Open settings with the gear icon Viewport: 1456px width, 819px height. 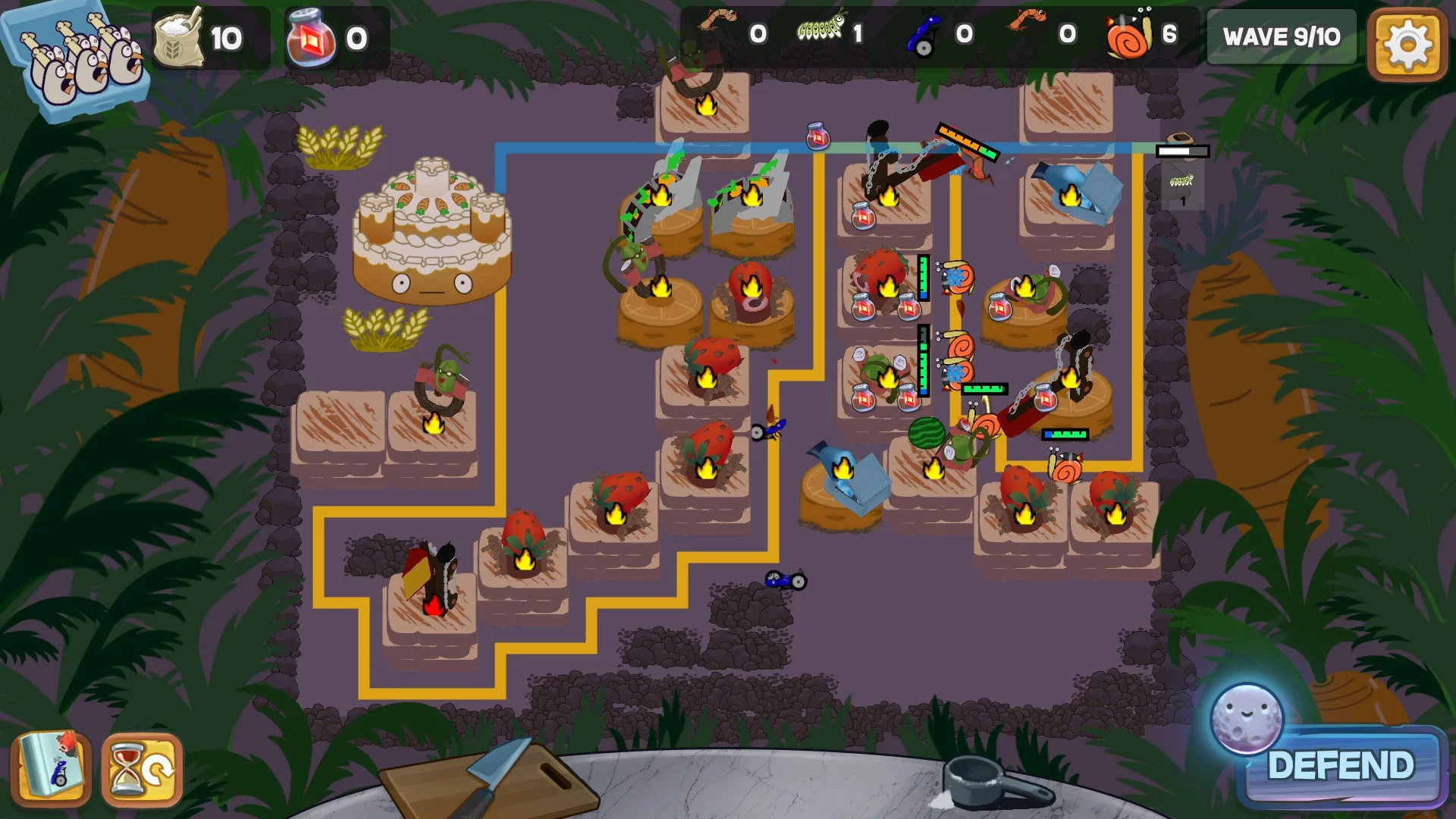tap(1407, 43)
